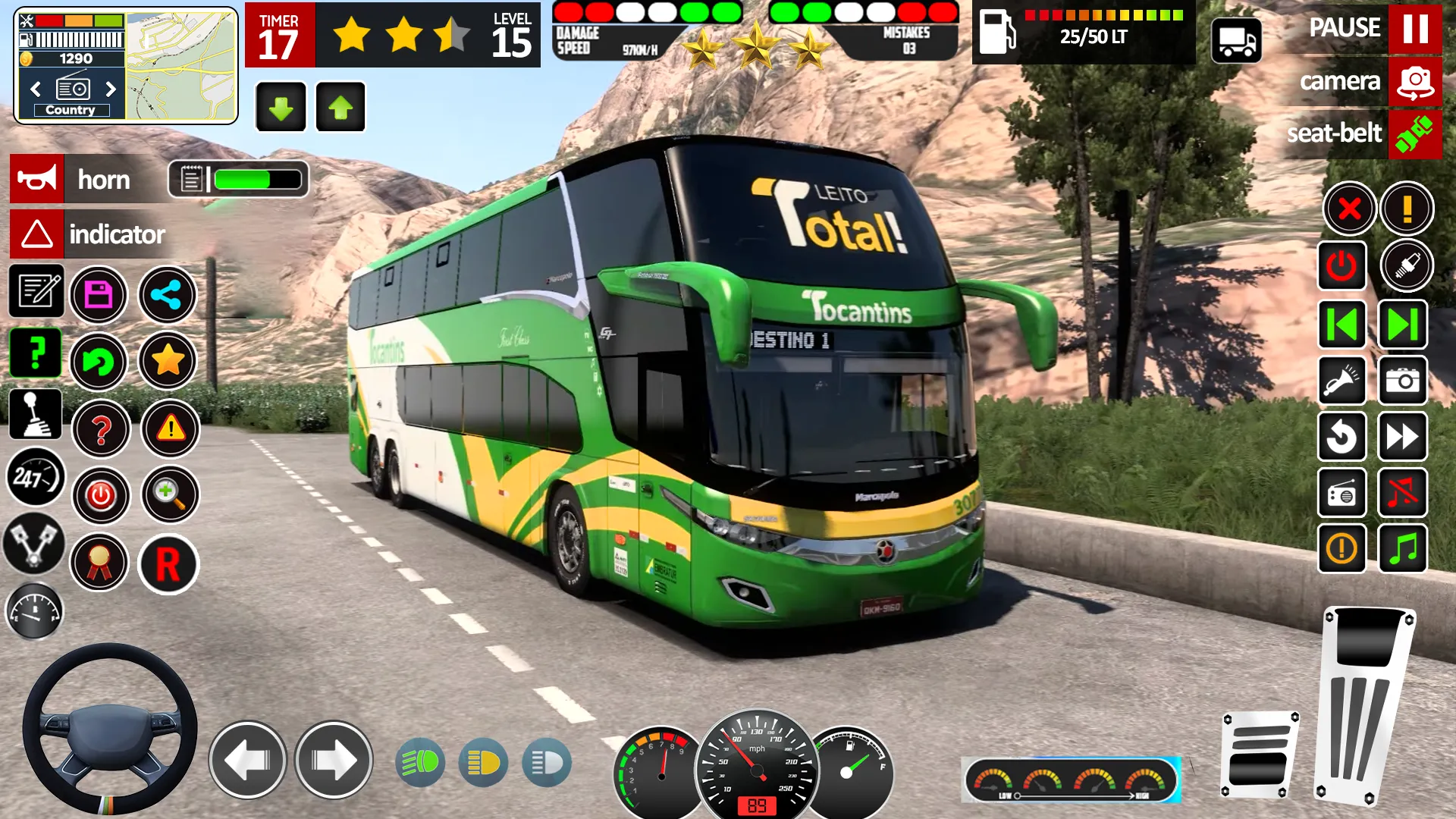Screen dimensions: 1456x819
Task: Click the pink save floppy icon
Action: click(x=99, y=295)
